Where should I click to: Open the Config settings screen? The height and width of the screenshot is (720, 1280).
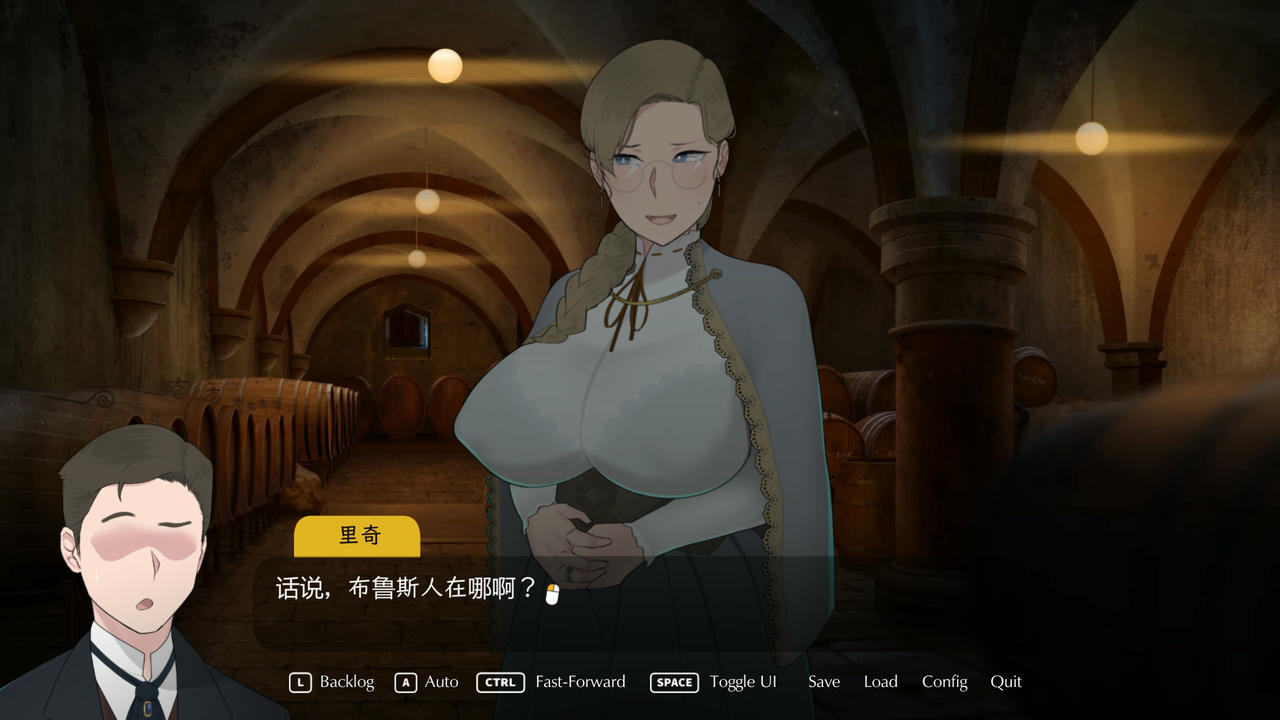[x=944, y=681]
